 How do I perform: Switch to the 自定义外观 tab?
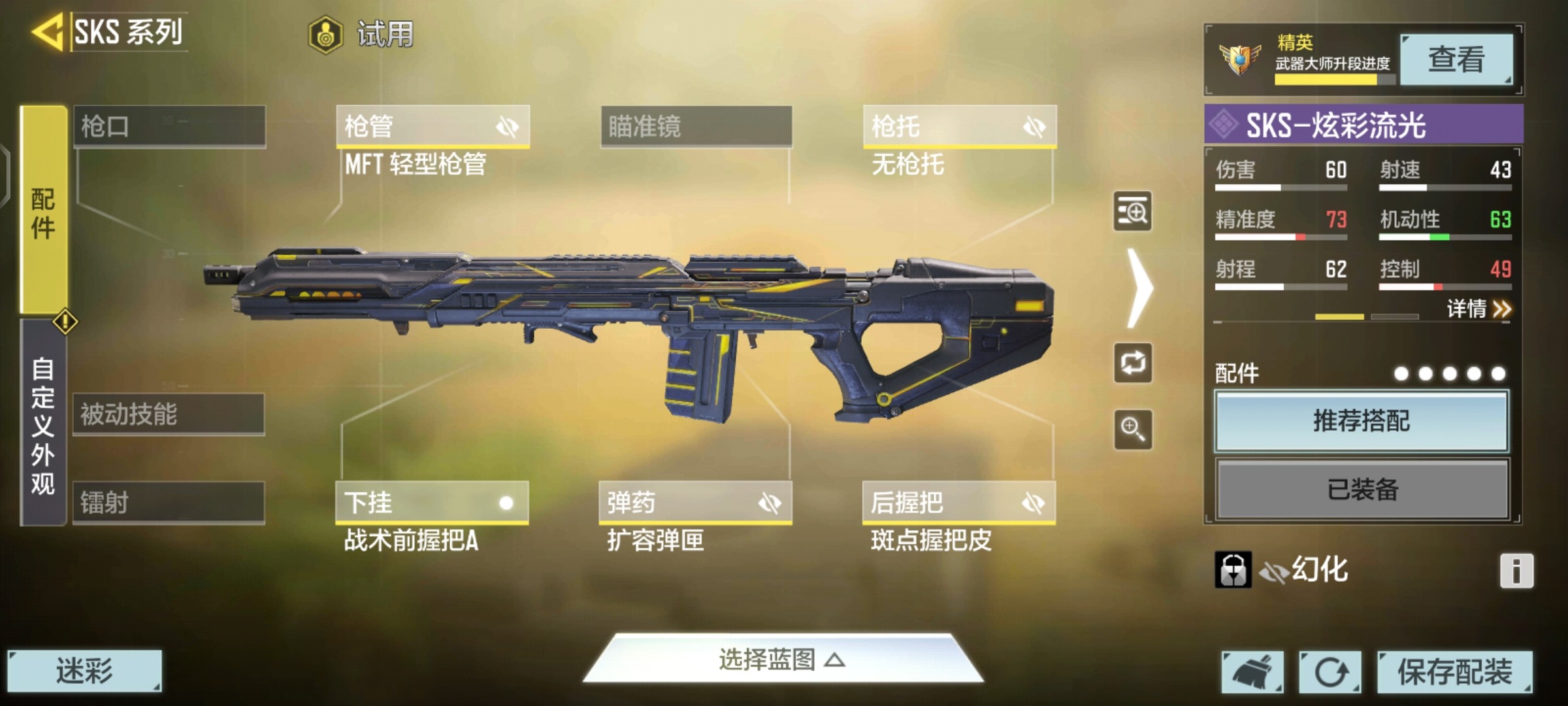pos(43,425)
